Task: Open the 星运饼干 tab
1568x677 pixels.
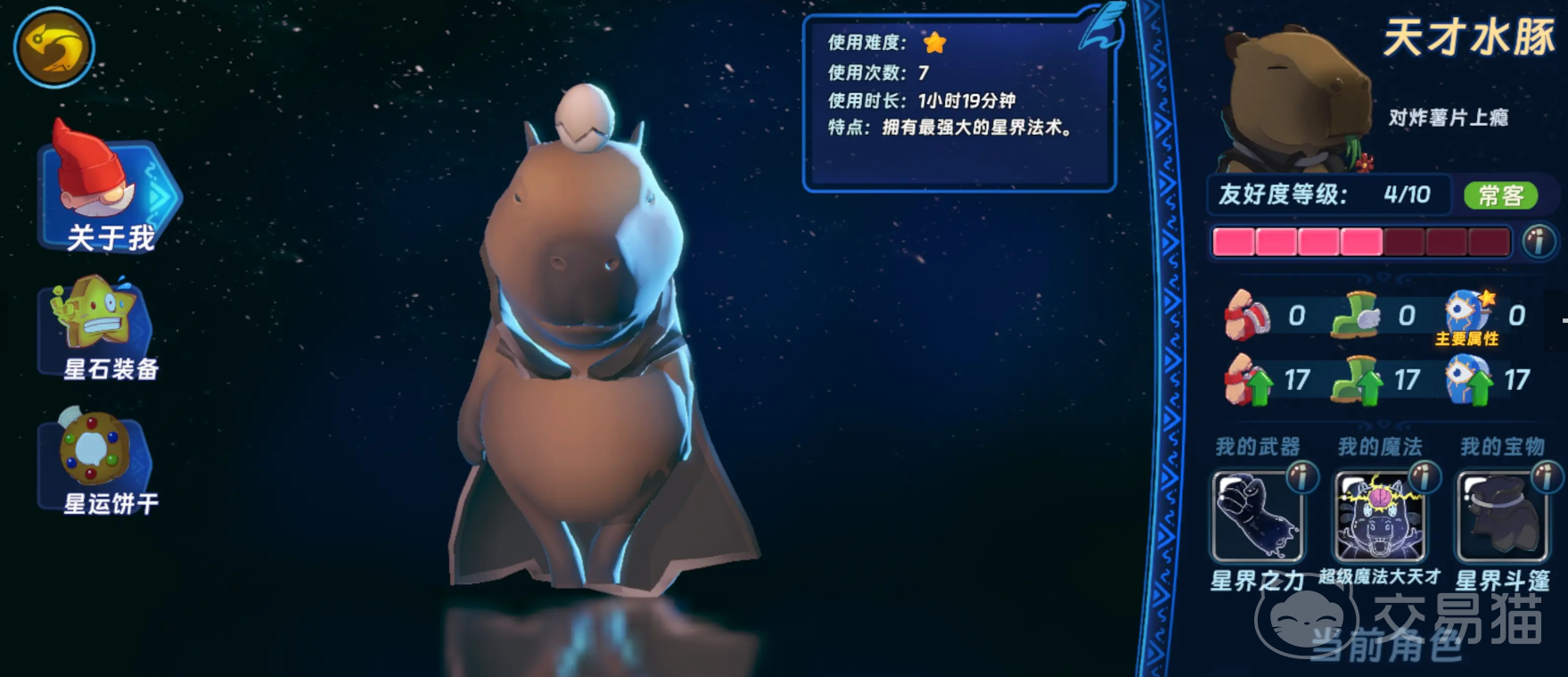Action: 100,462
